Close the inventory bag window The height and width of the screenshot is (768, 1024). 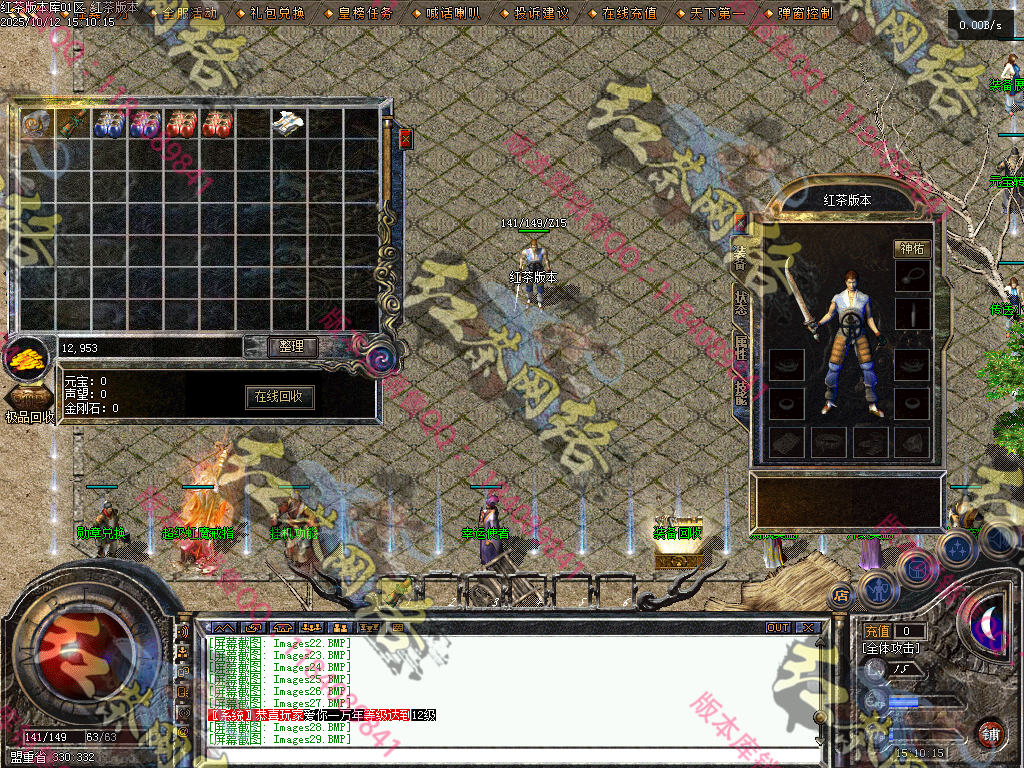(x=405, y=139)
